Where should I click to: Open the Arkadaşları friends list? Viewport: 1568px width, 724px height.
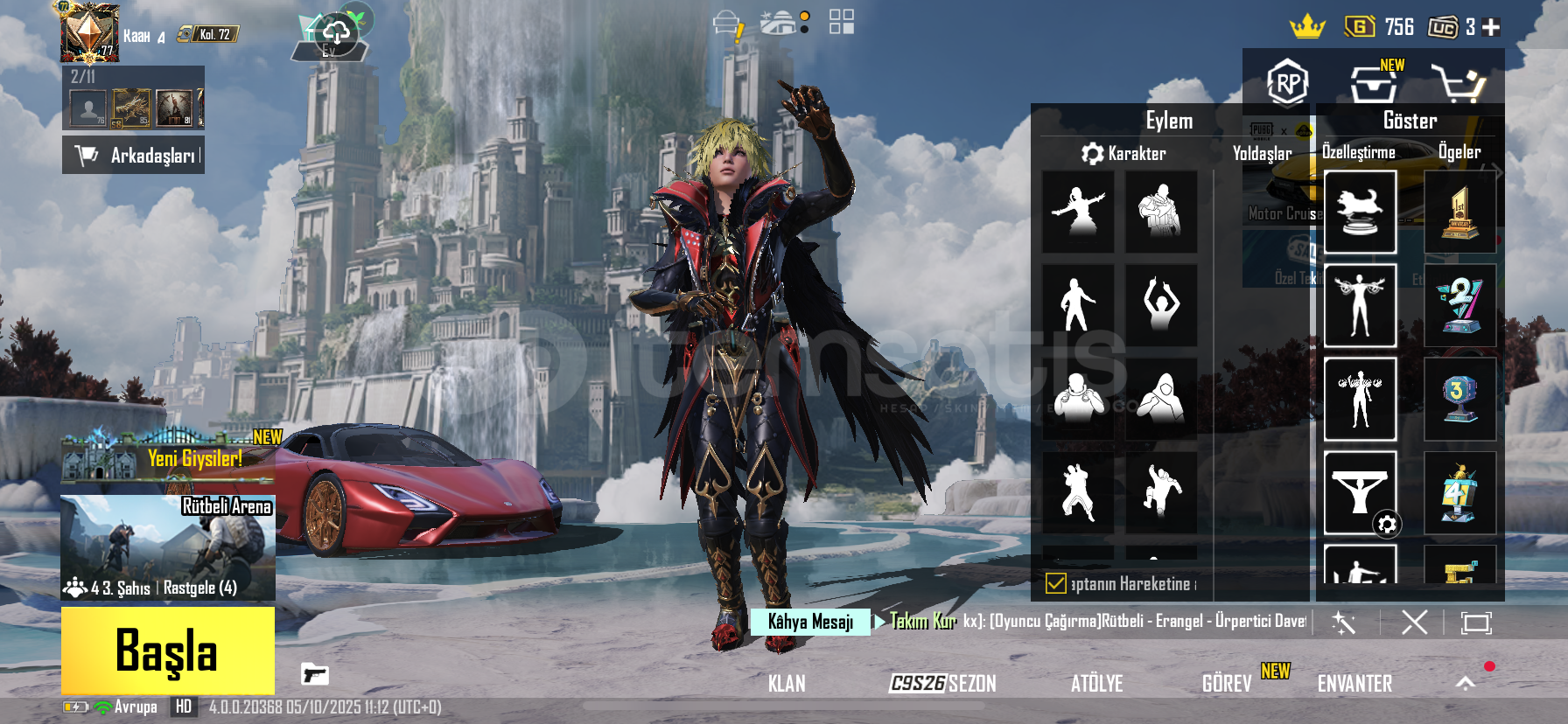coord(134,156)
